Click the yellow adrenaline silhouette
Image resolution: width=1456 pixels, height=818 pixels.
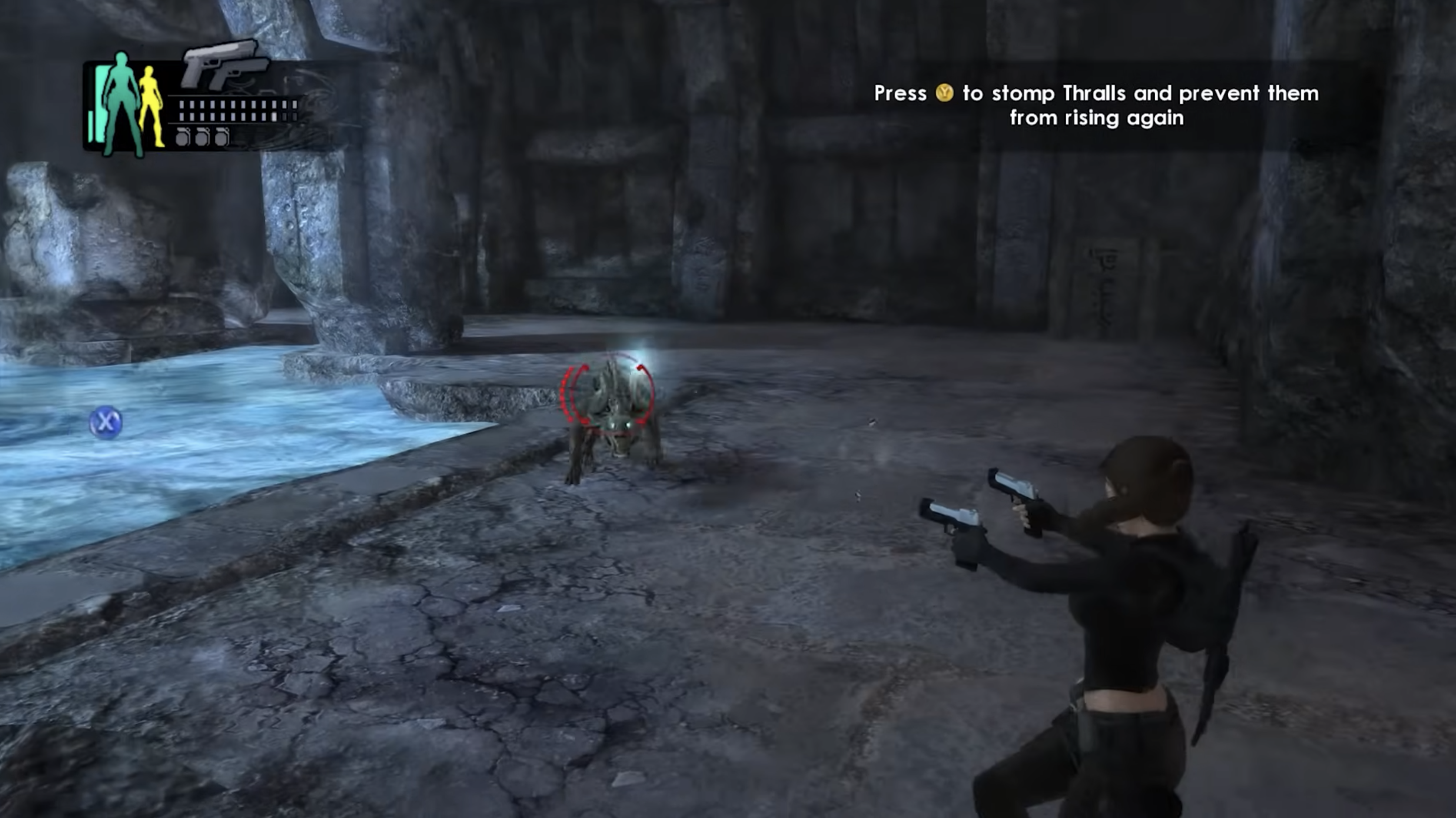coord(152,107)
